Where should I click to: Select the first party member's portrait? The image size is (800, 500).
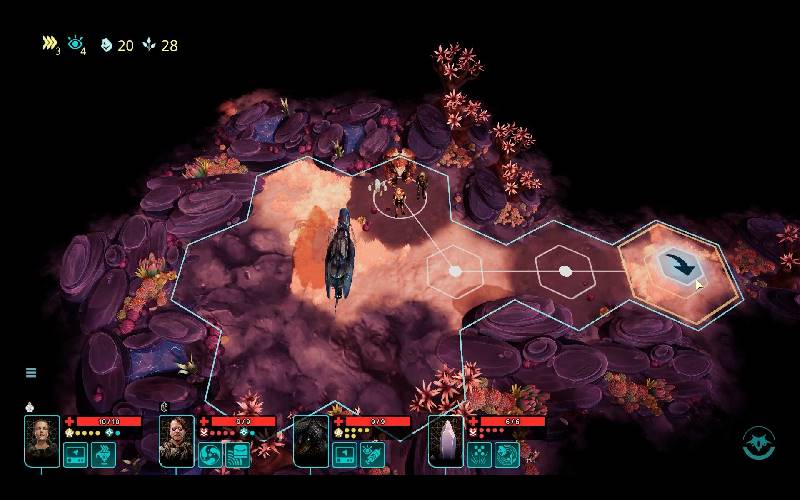tap(42, 441)
